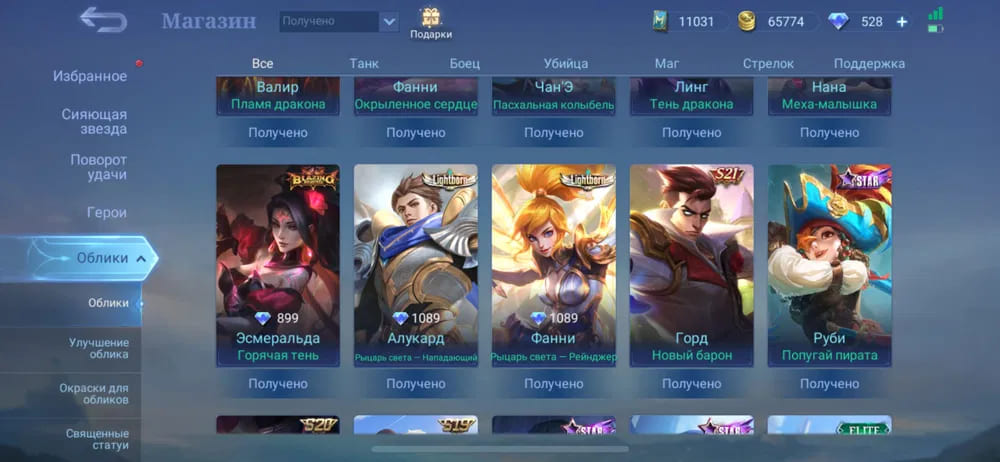Screen dimensions: 1000x462
Task: Go back with the arrow button
Action: [x=103, y=19]
